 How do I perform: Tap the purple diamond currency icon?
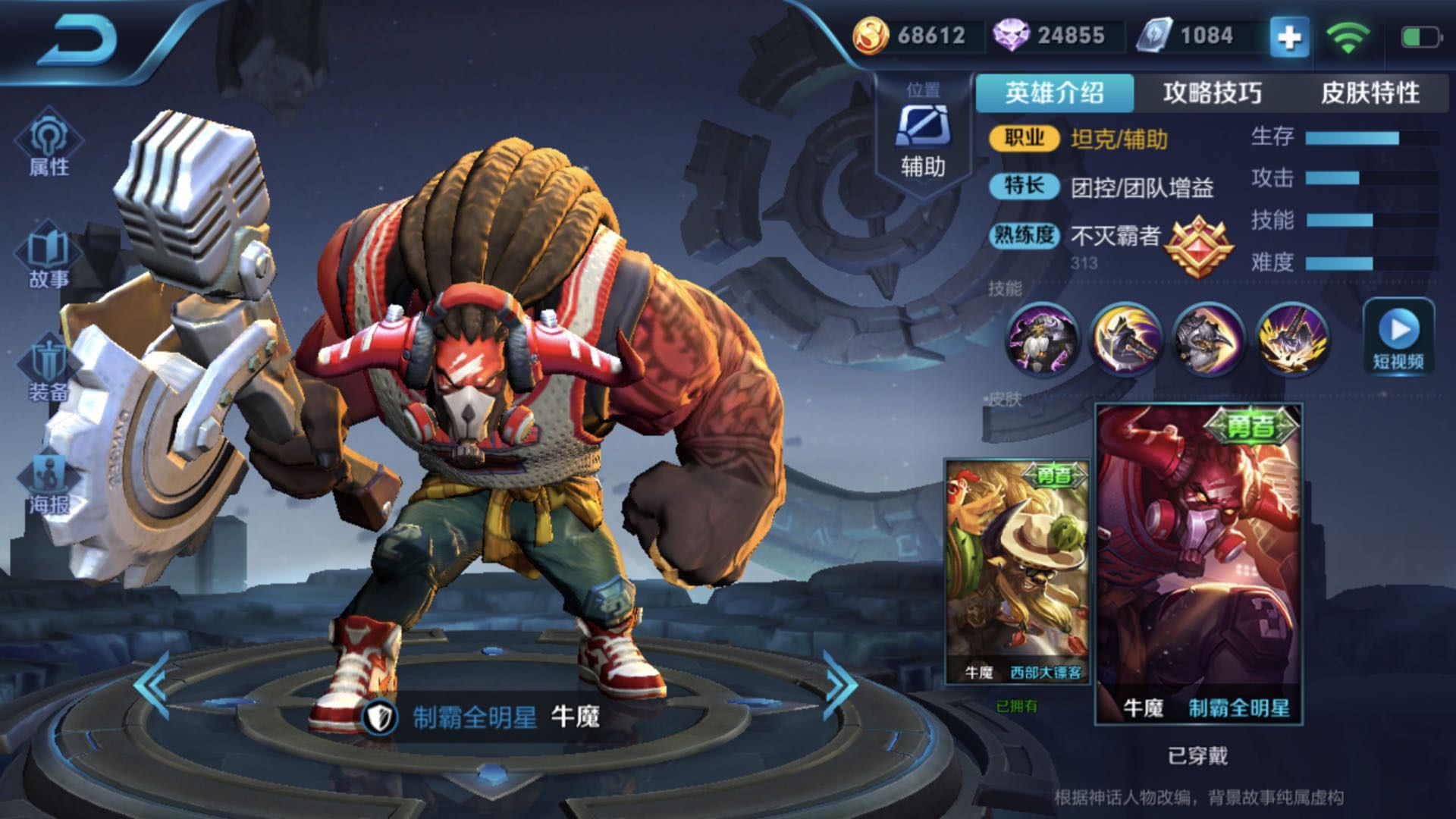[x=1011, y=36]
